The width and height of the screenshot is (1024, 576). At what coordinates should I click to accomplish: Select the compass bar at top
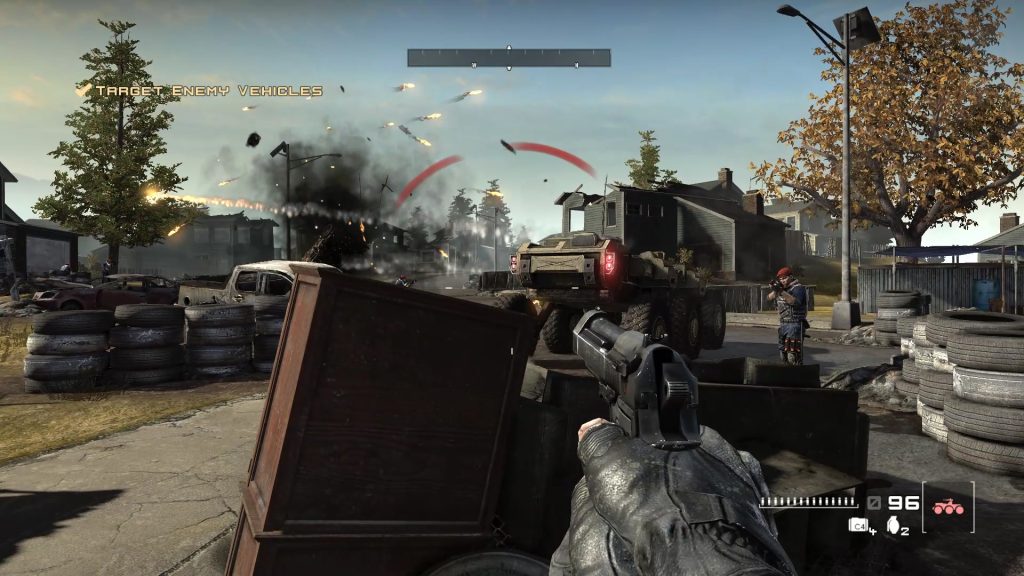[x=508, y=57]
